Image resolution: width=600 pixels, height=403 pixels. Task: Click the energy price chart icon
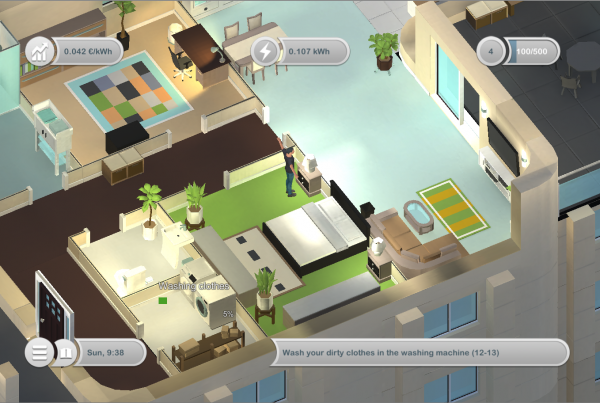pyautogui.click(x=40, y=51)
